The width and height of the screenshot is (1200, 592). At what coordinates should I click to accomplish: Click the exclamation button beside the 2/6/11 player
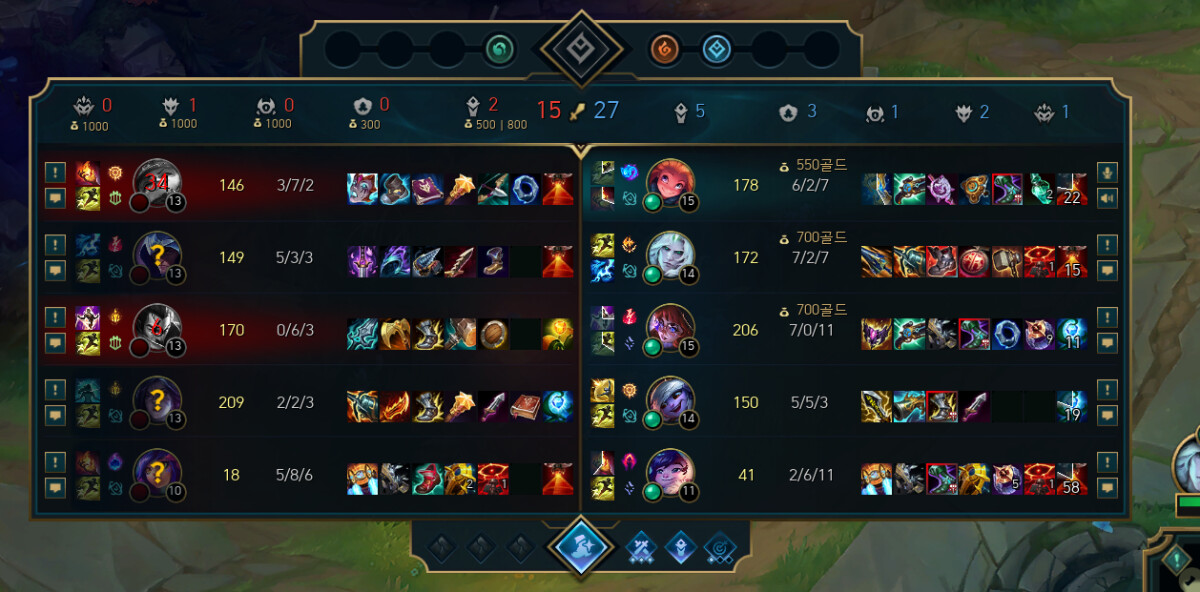1106,462
